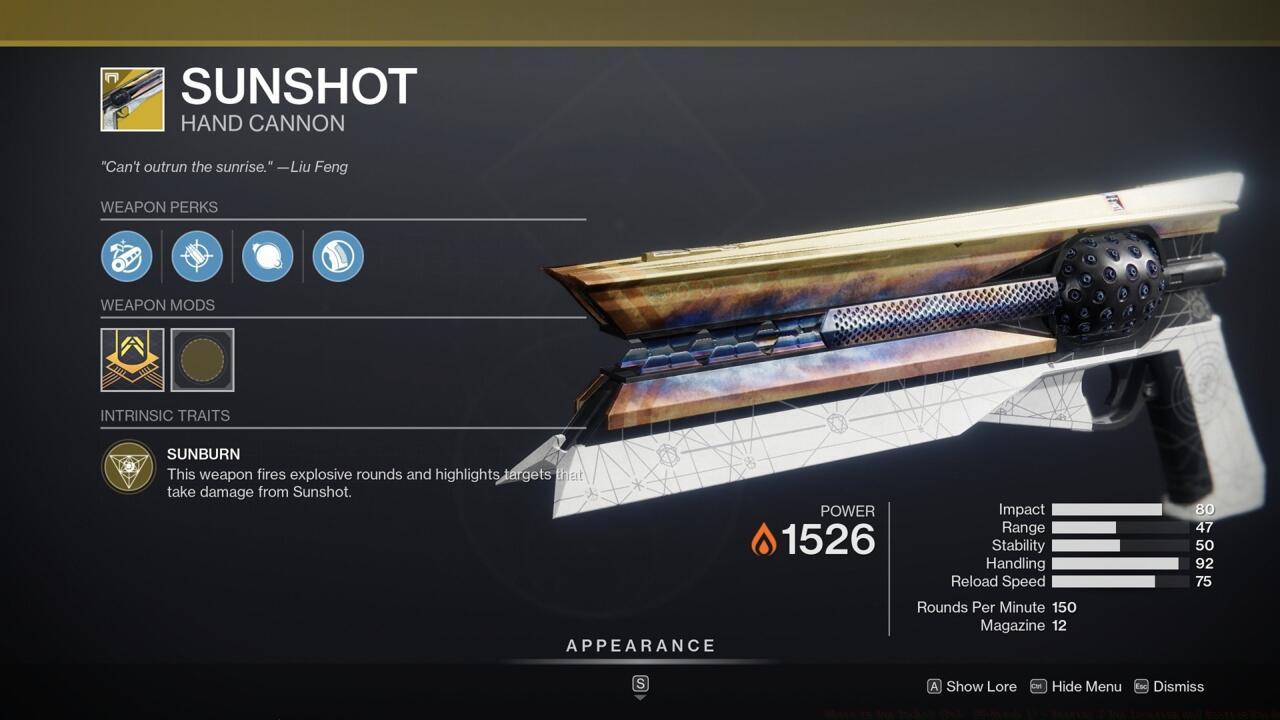Click the 1526 power level value

[830, 540]
